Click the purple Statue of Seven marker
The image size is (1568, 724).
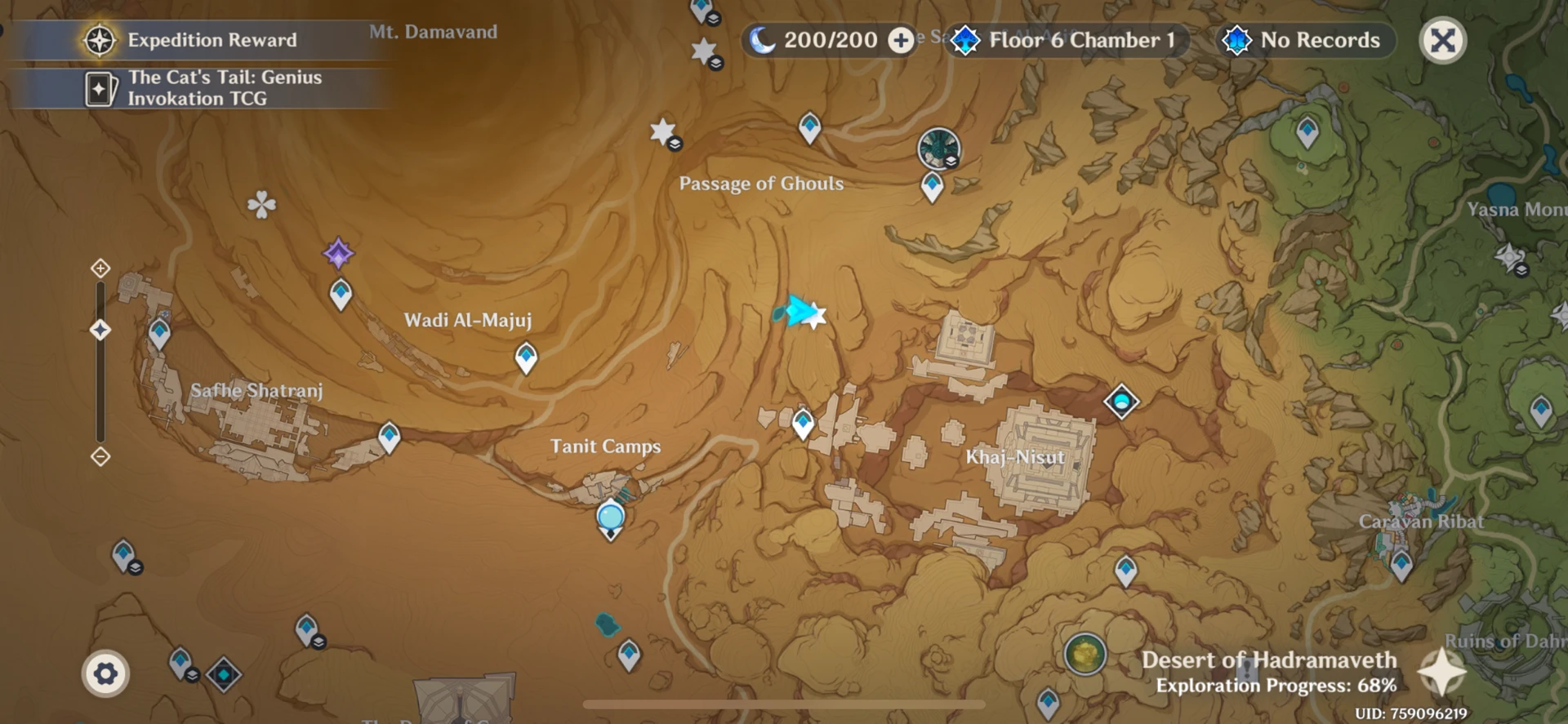pos(340,254)
